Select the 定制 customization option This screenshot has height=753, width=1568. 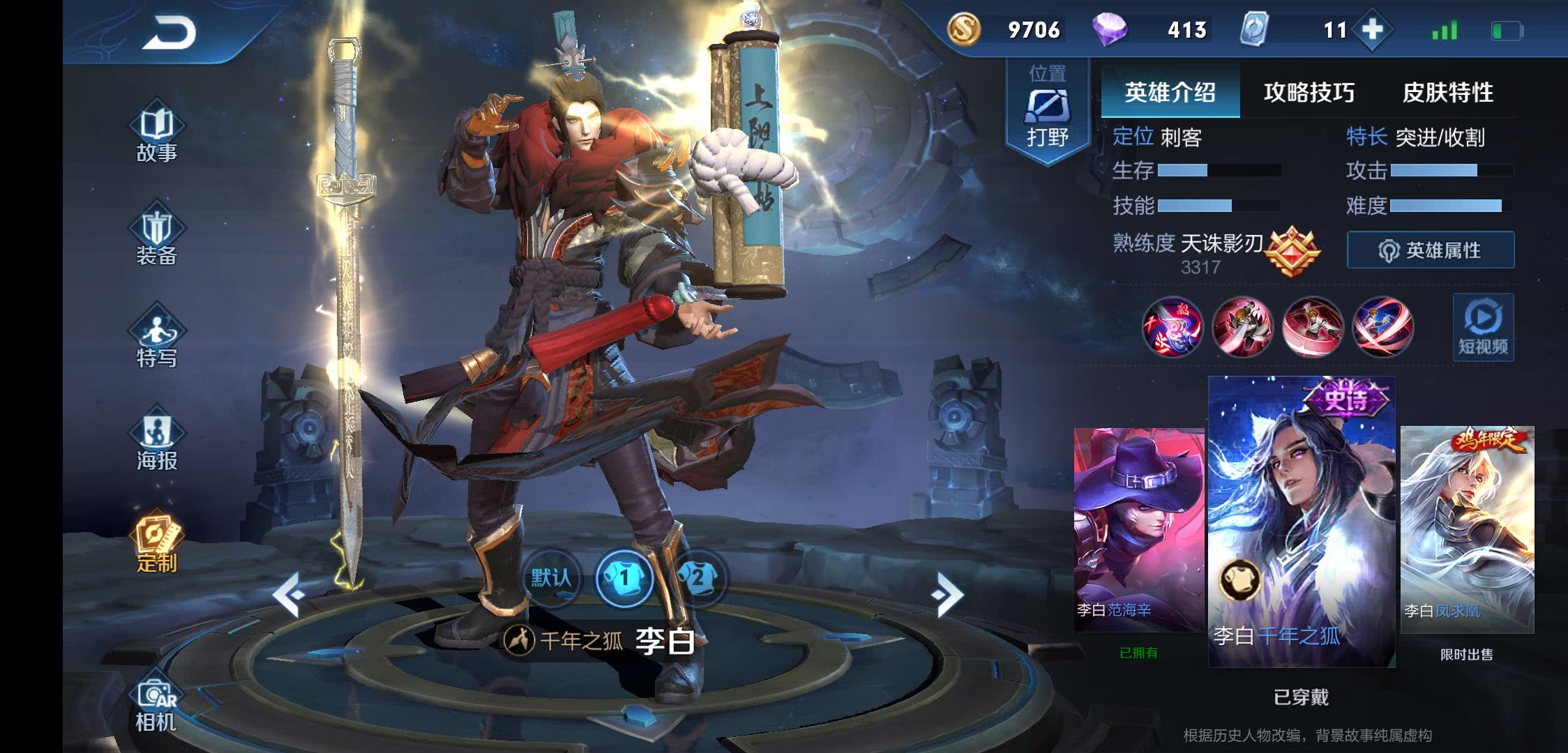(157, 545)
